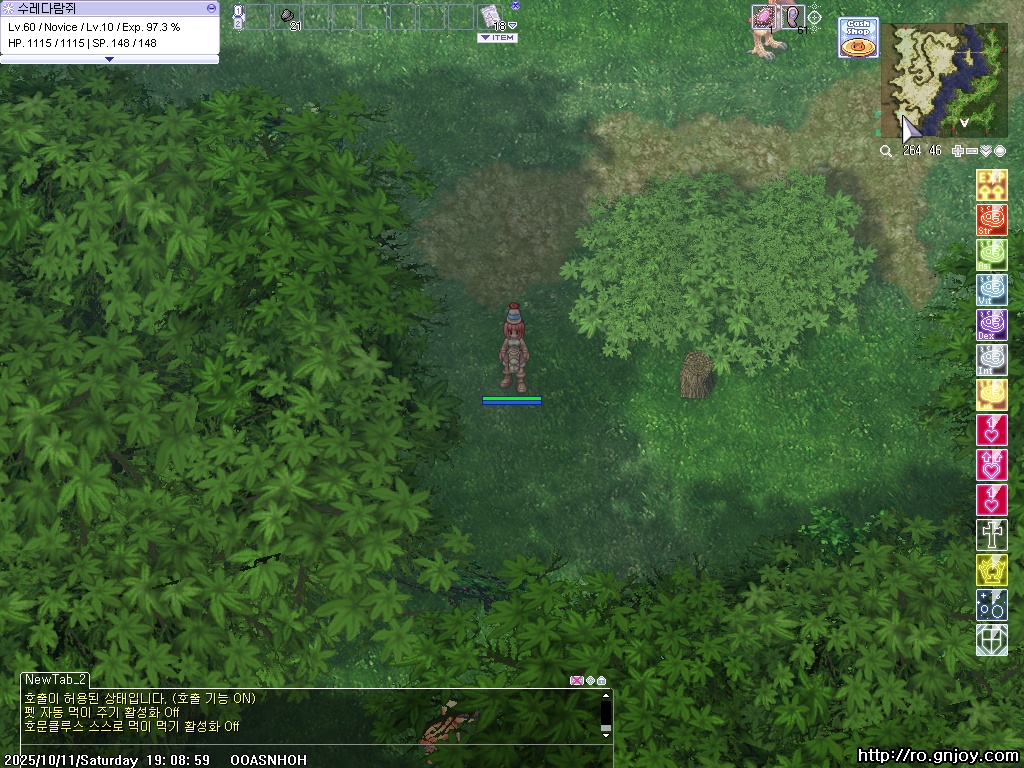Use the paper scroll item on the hotbar
This screenshot has width=1024, height=768.
[x=489, y=16]
